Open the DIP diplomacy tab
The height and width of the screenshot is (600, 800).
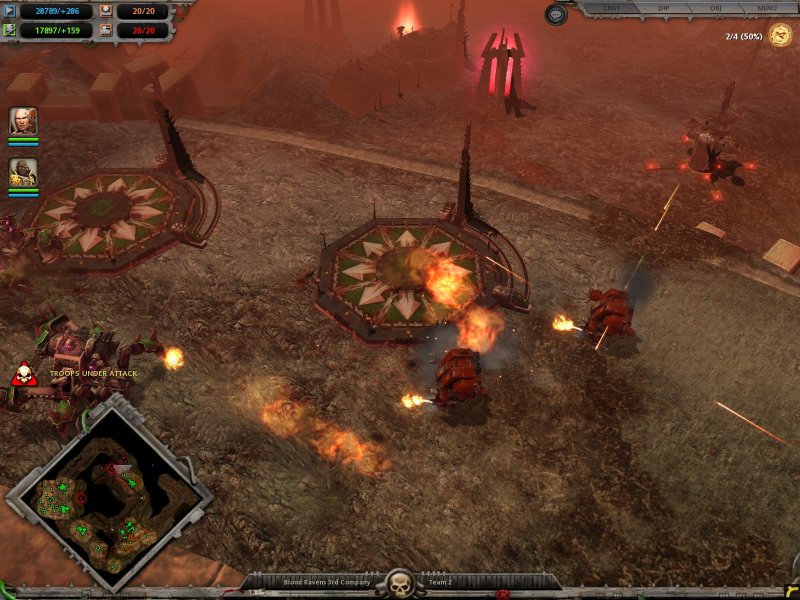pyautogui.click(x=664, y=9)
